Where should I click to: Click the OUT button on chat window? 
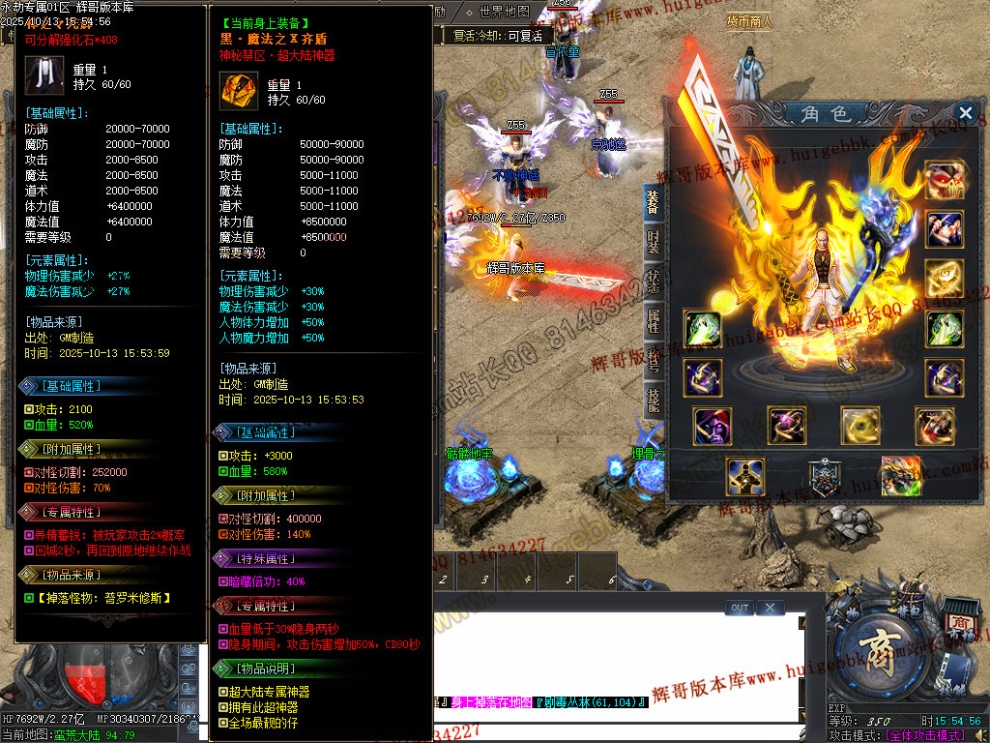739,607
